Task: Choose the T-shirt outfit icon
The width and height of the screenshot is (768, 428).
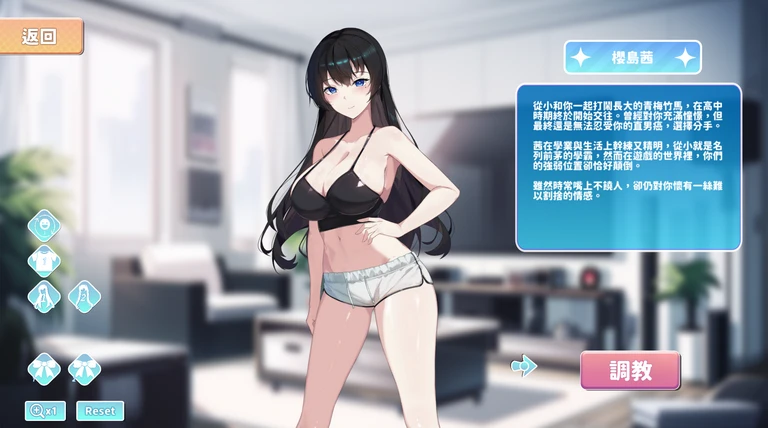Action: pos(44,261)
